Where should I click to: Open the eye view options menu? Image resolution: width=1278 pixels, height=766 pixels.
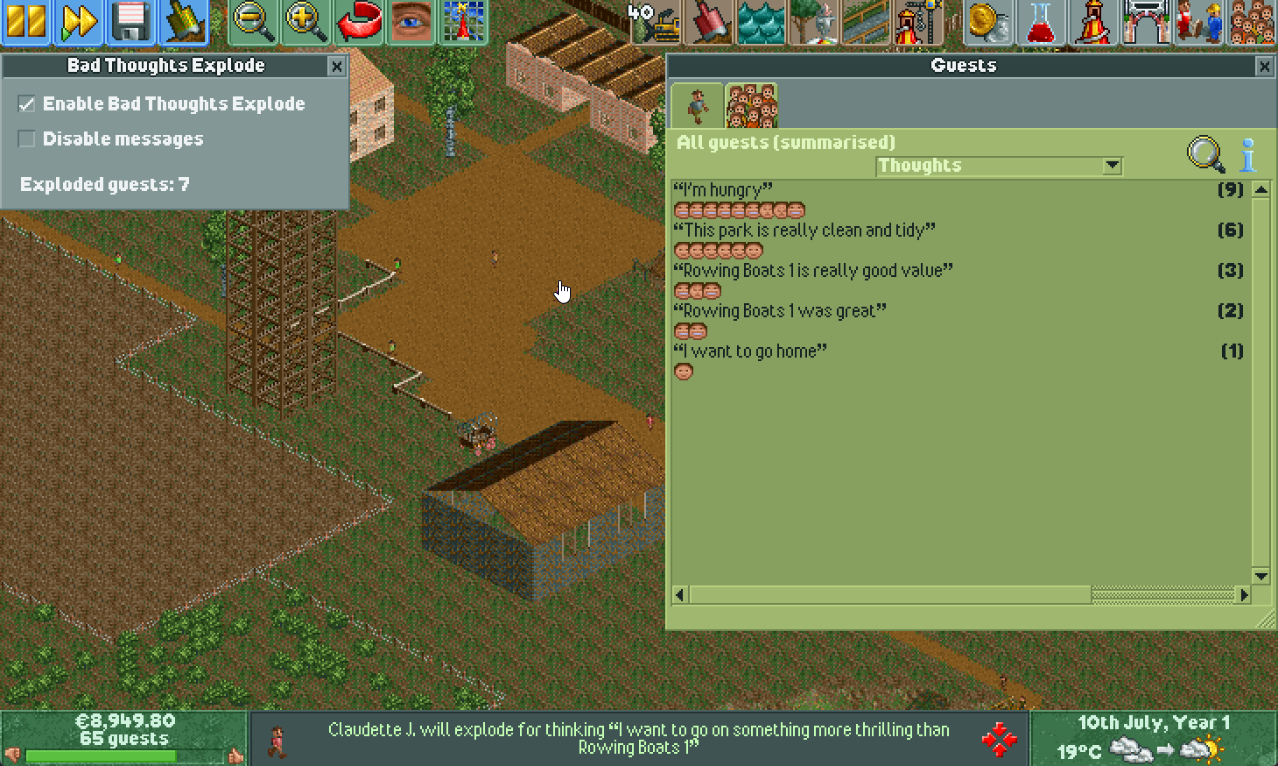pyautogui.click(x=411, y=22)
